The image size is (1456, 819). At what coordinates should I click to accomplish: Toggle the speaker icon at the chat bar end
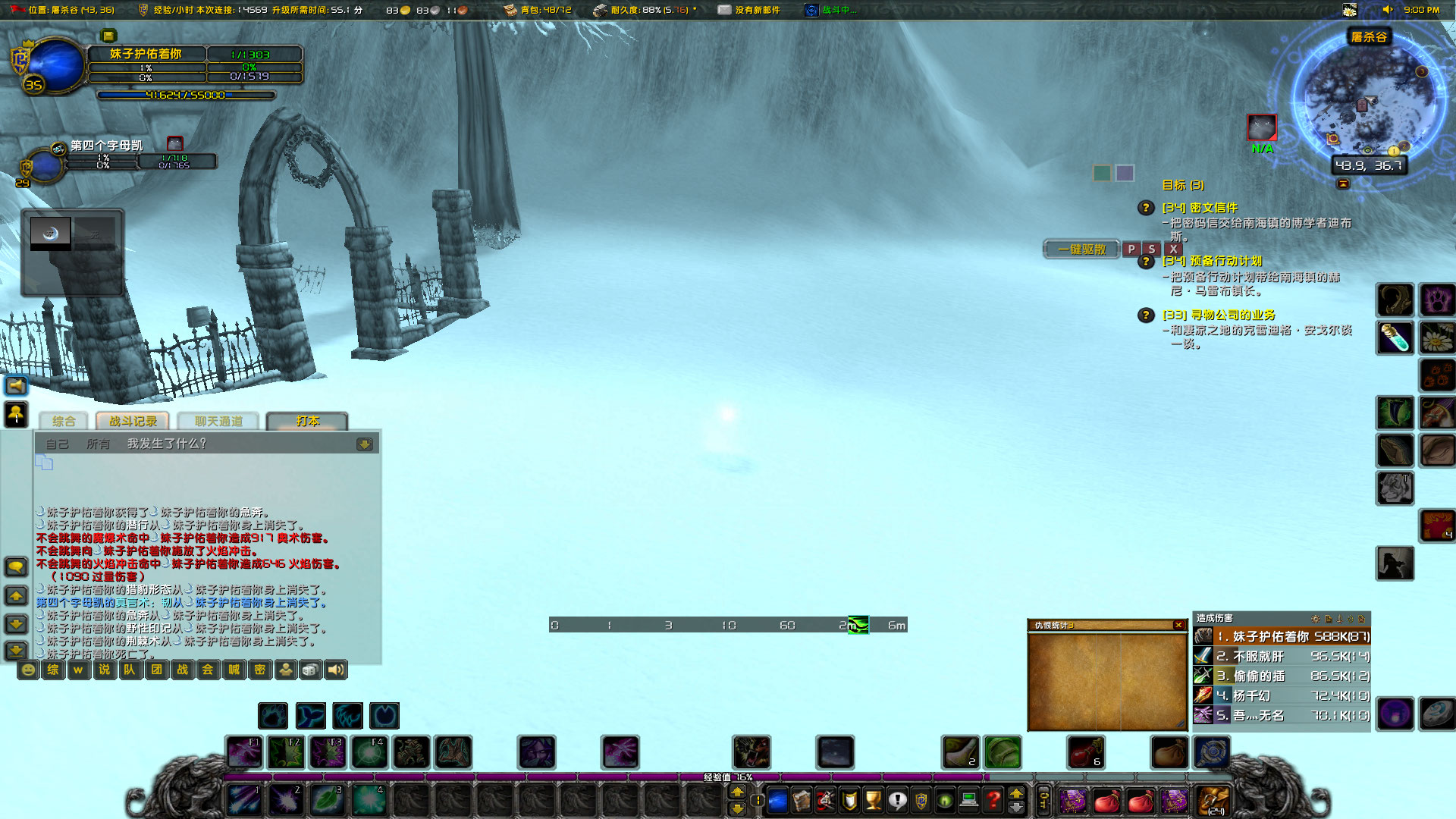(334, 670)
